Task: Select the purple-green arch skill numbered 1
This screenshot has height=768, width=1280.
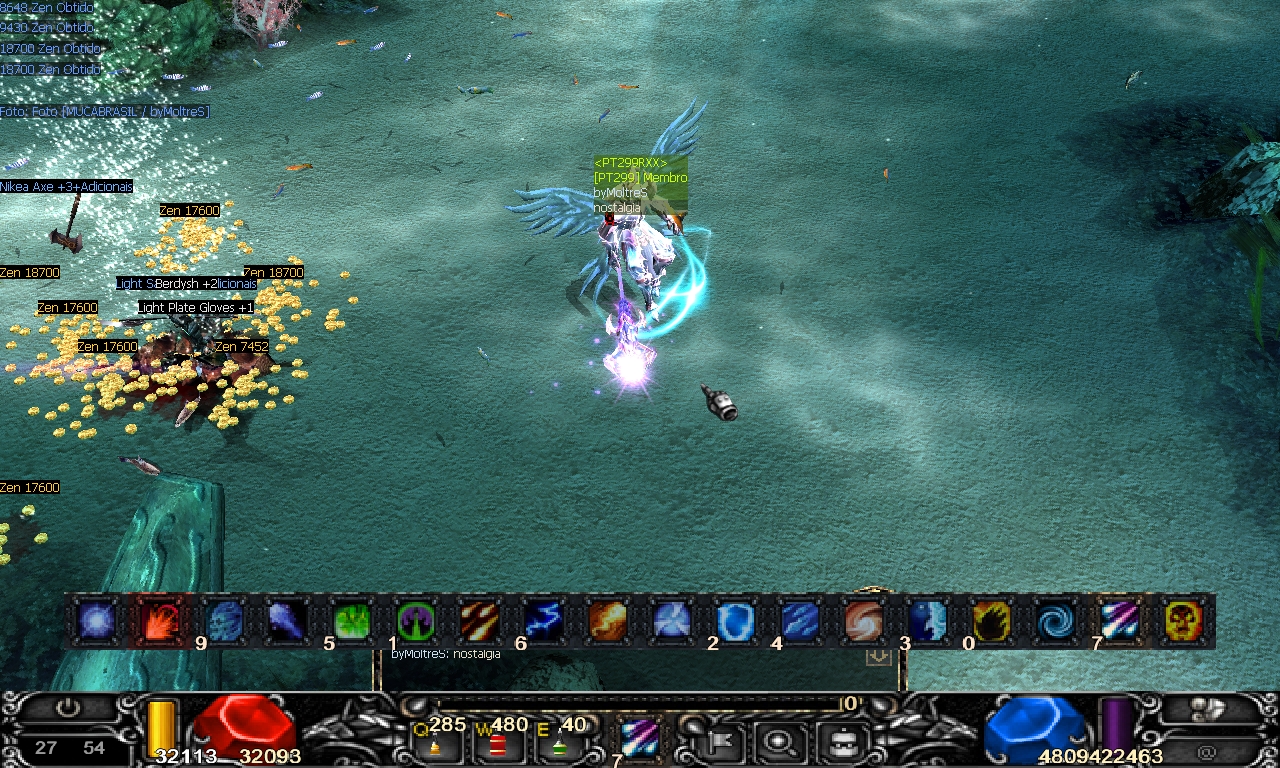Action: point(416,622)
